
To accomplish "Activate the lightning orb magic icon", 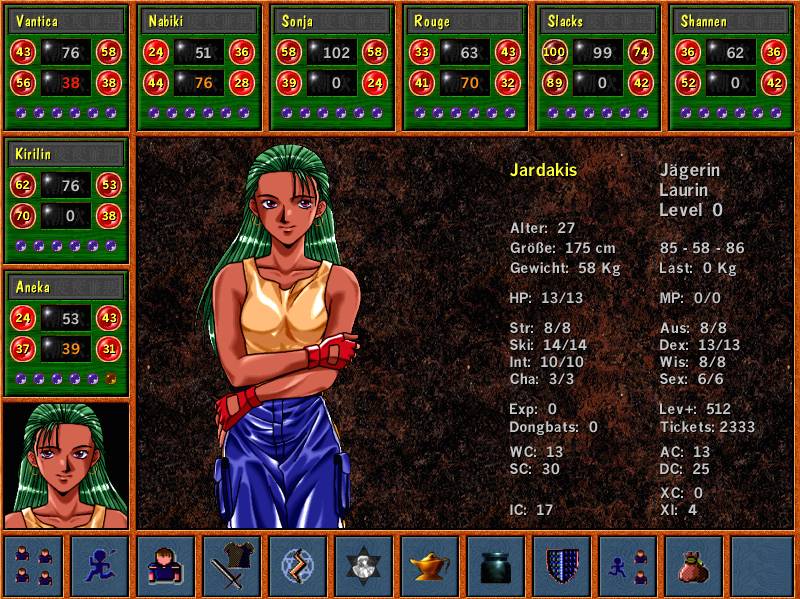I will tap(298, 565).
